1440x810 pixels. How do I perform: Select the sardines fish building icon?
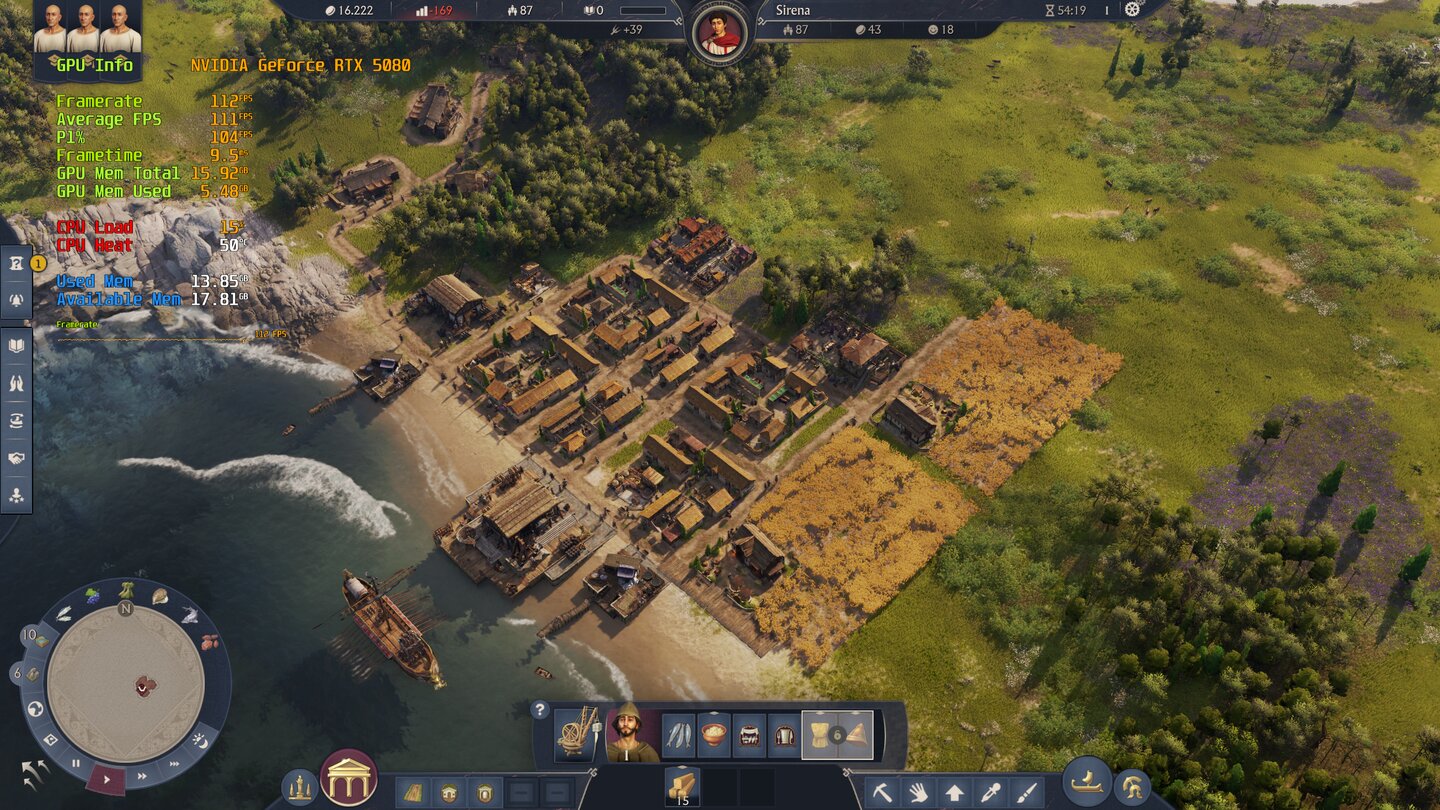pos(679,736)
